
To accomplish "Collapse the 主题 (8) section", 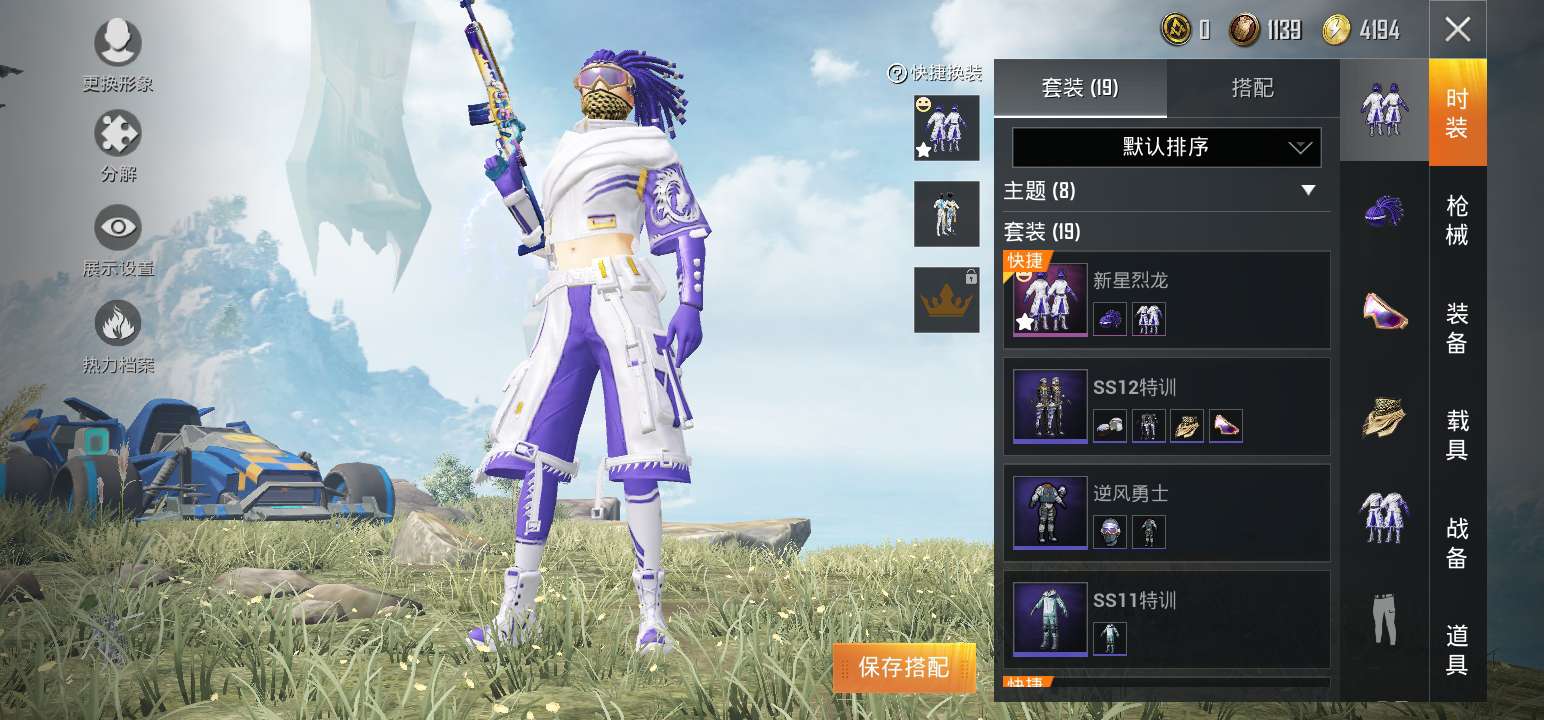I will 1306,191.
